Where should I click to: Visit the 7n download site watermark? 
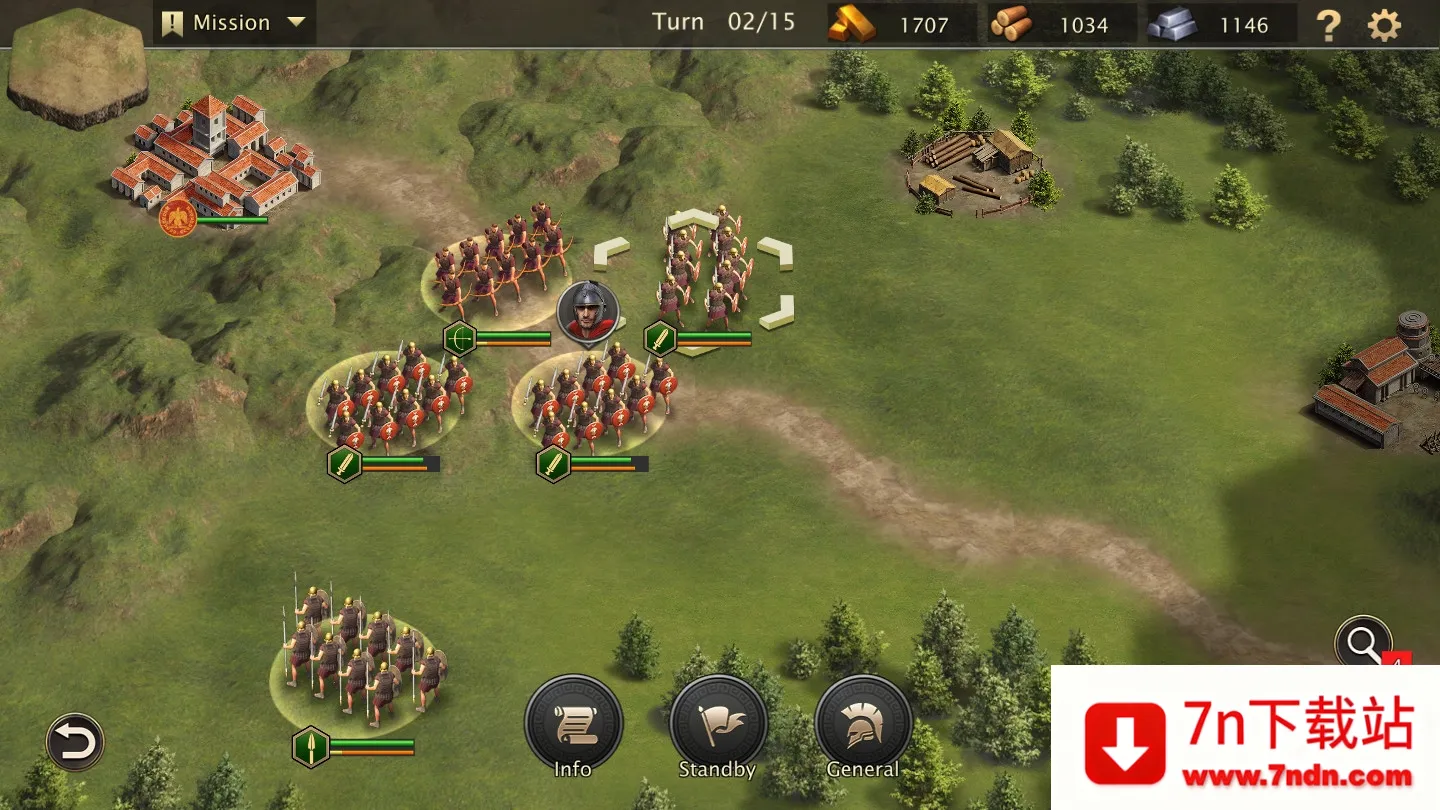click(x=1245, y=738)
